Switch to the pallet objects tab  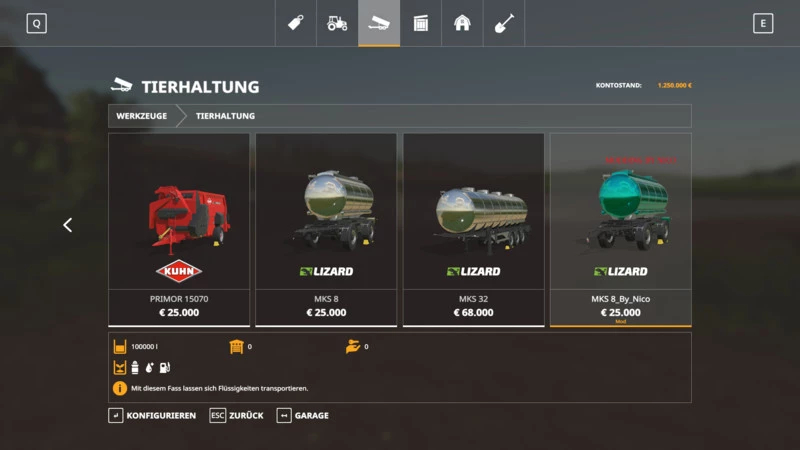[x=421, y=23]
